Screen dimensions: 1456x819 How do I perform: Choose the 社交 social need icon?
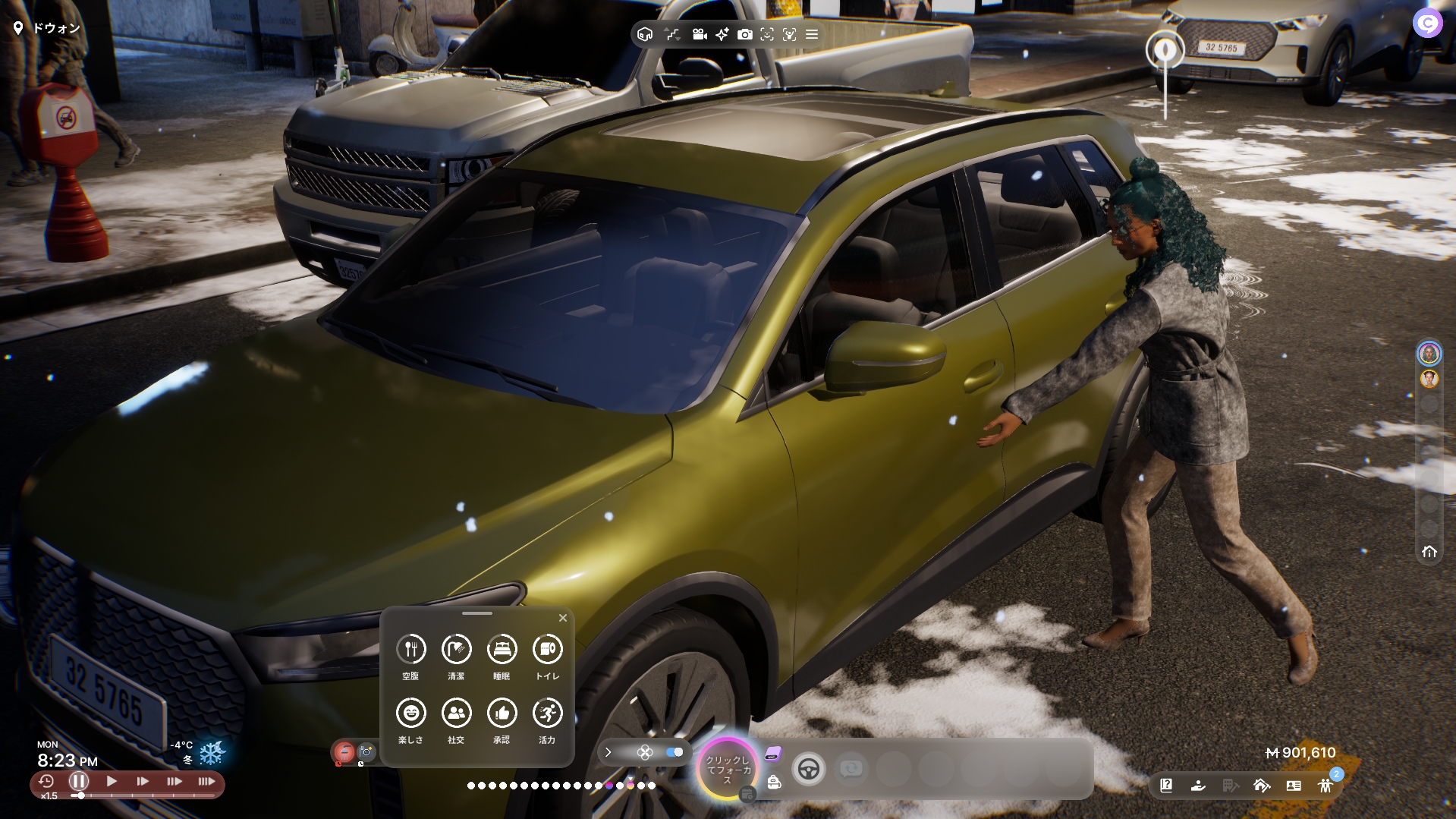coord(456,713)
